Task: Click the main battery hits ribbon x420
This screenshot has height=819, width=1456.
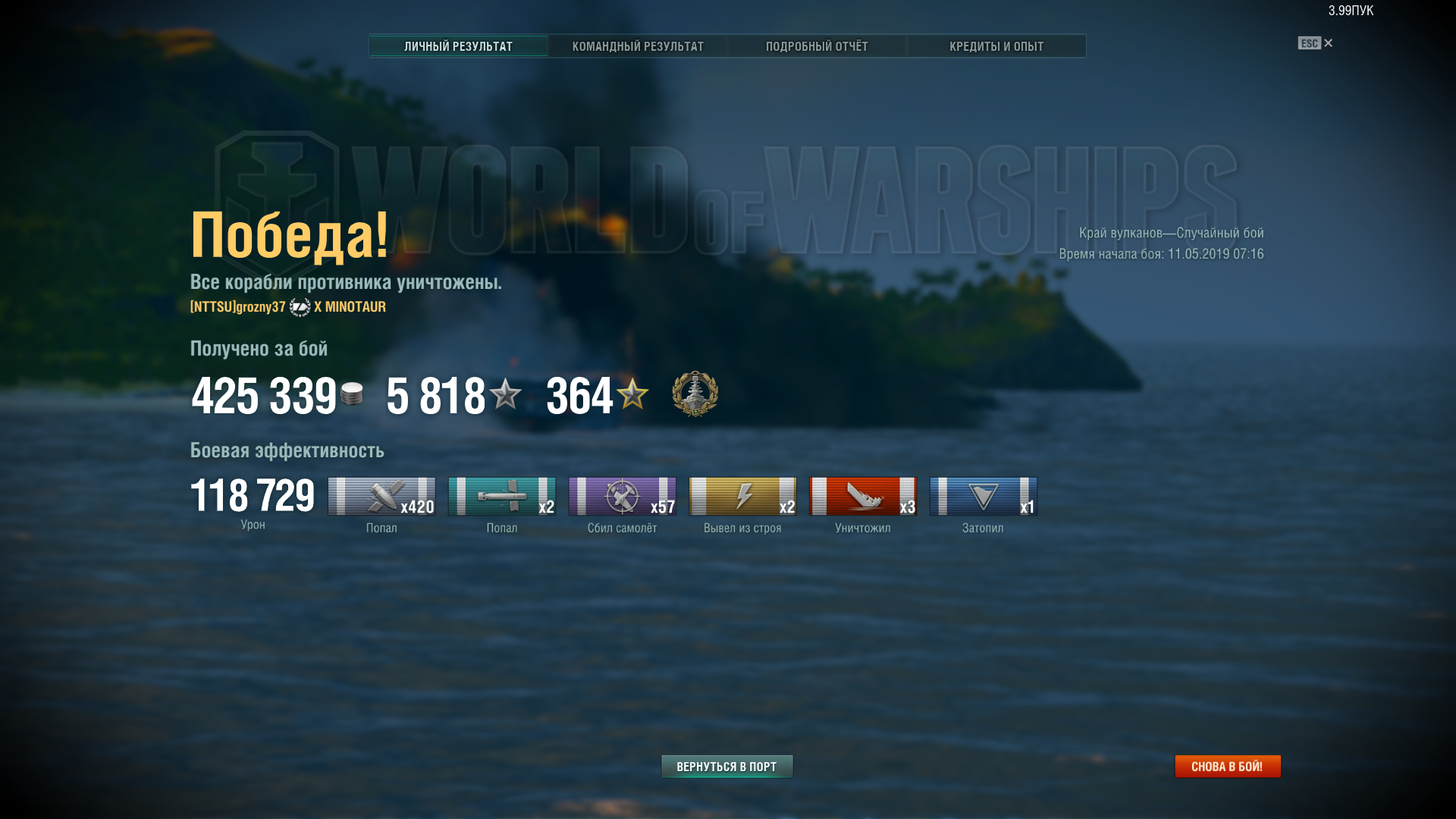Action: 381,497
